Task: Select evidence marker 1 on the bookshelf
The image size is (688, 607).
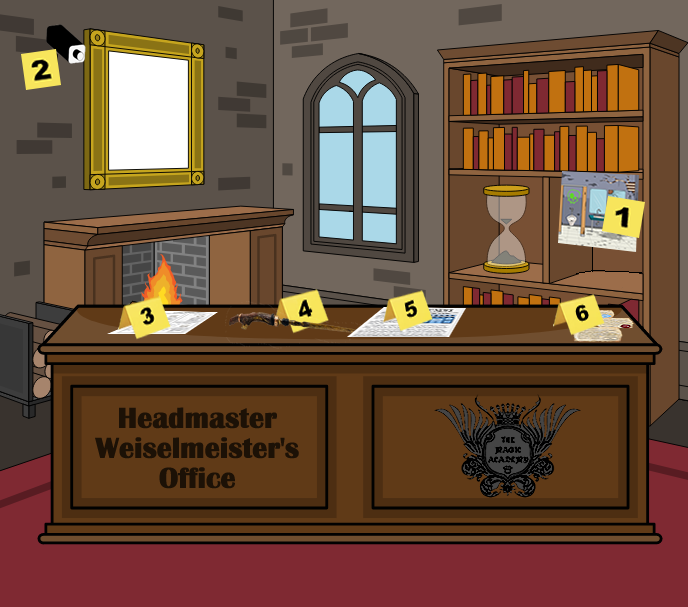Action: click(621, 217)
